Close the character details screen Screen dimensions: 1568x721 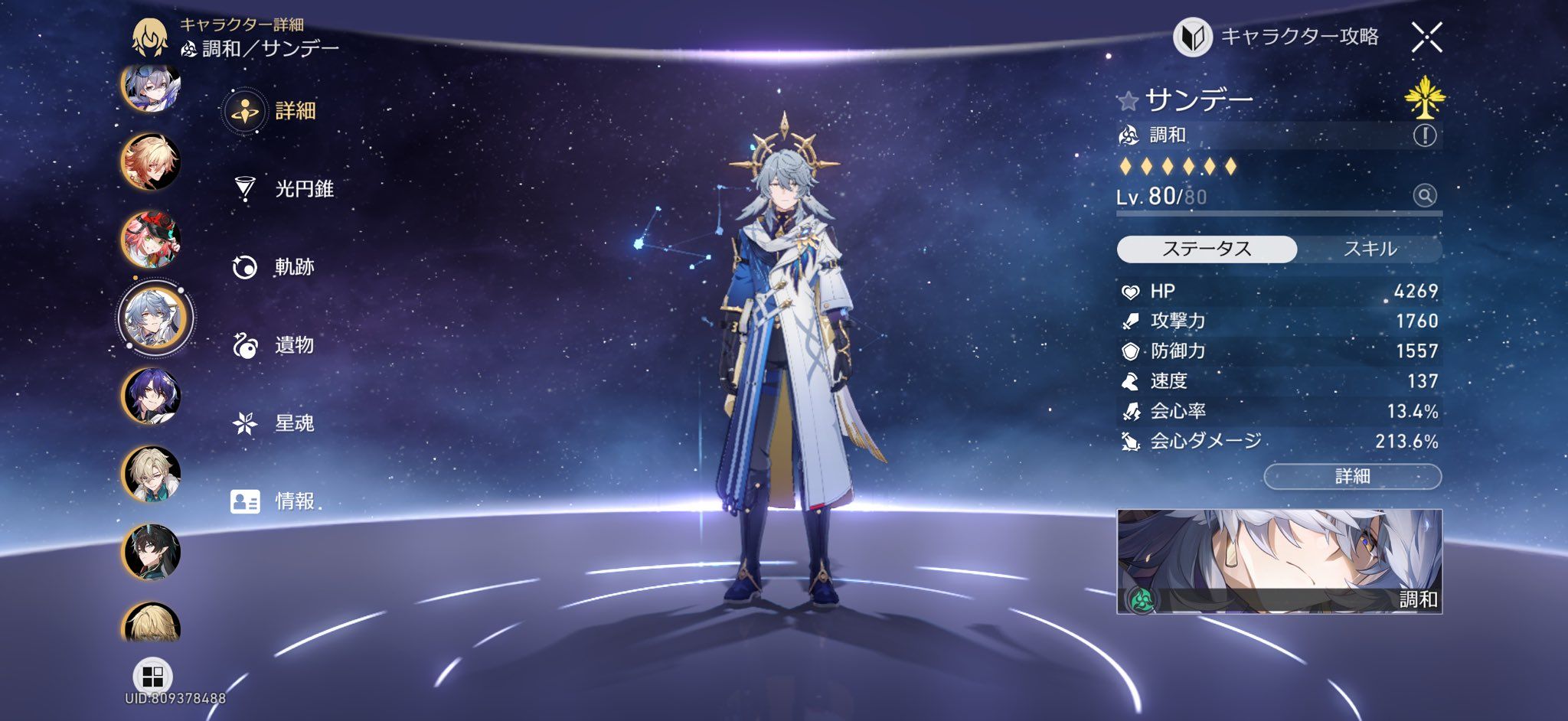[1426, 37]
